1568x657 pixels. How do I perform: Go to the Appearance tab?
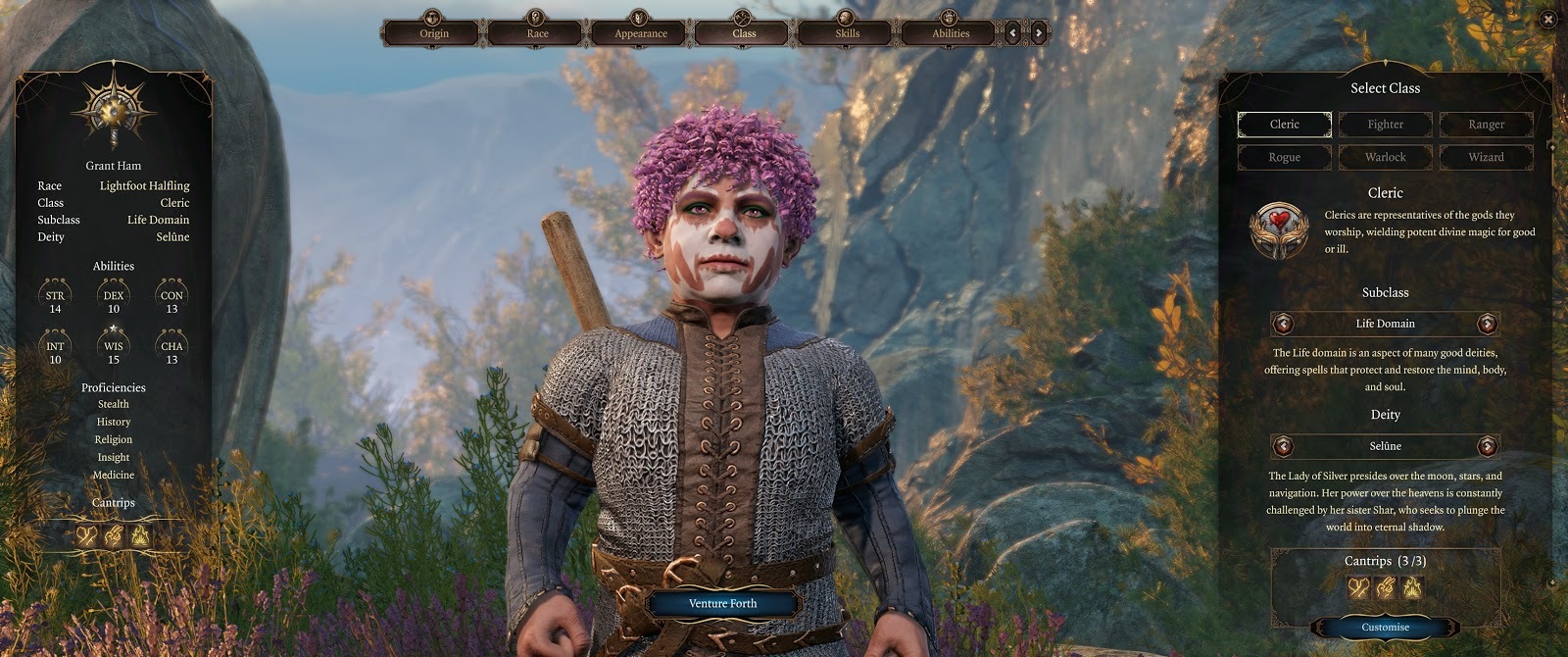[640, 32]
